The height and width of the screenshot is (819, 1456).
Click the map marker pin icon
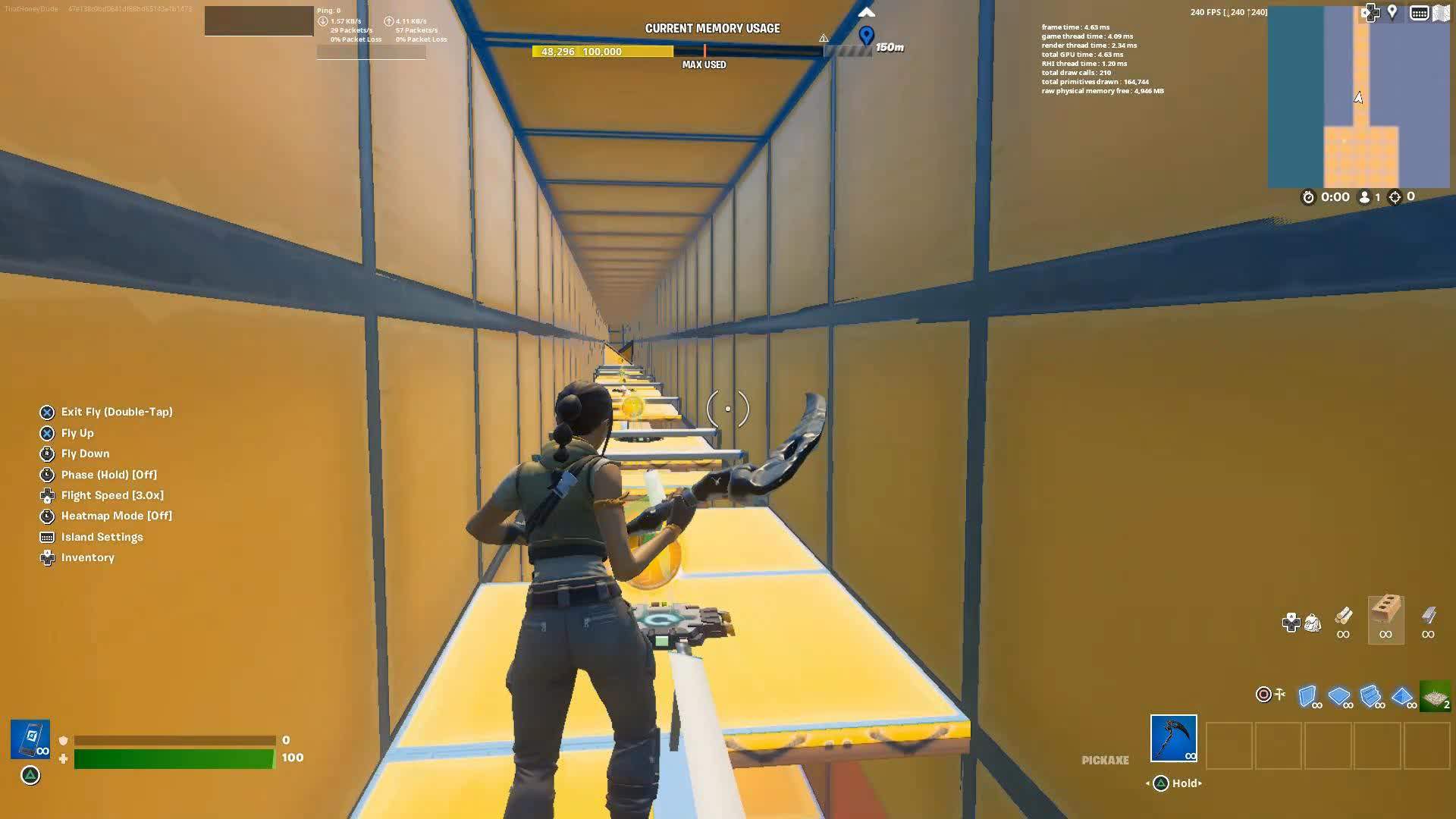tap(1392, 12)
